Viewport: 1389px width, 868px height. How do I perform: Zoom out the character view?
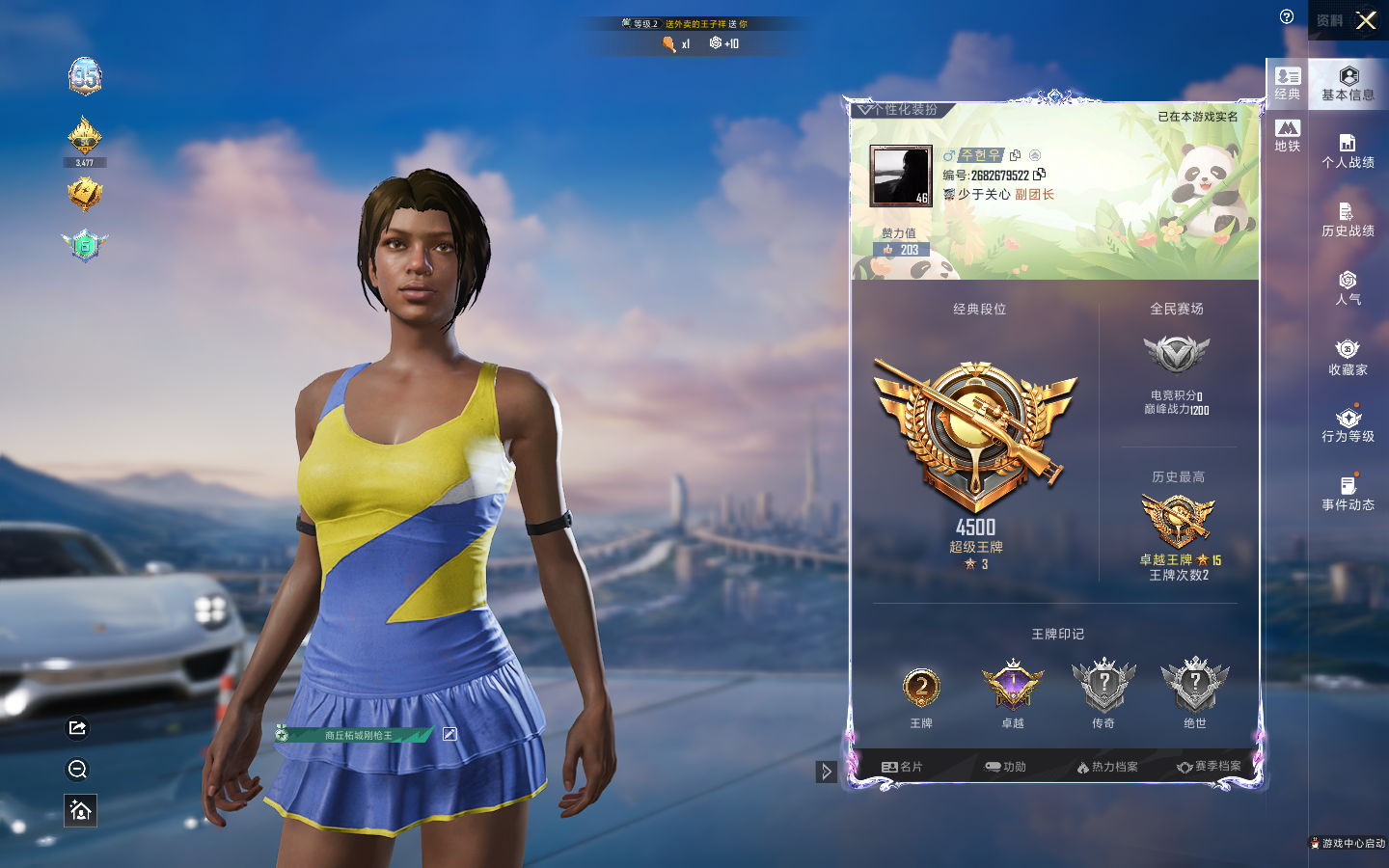(78, 769)
